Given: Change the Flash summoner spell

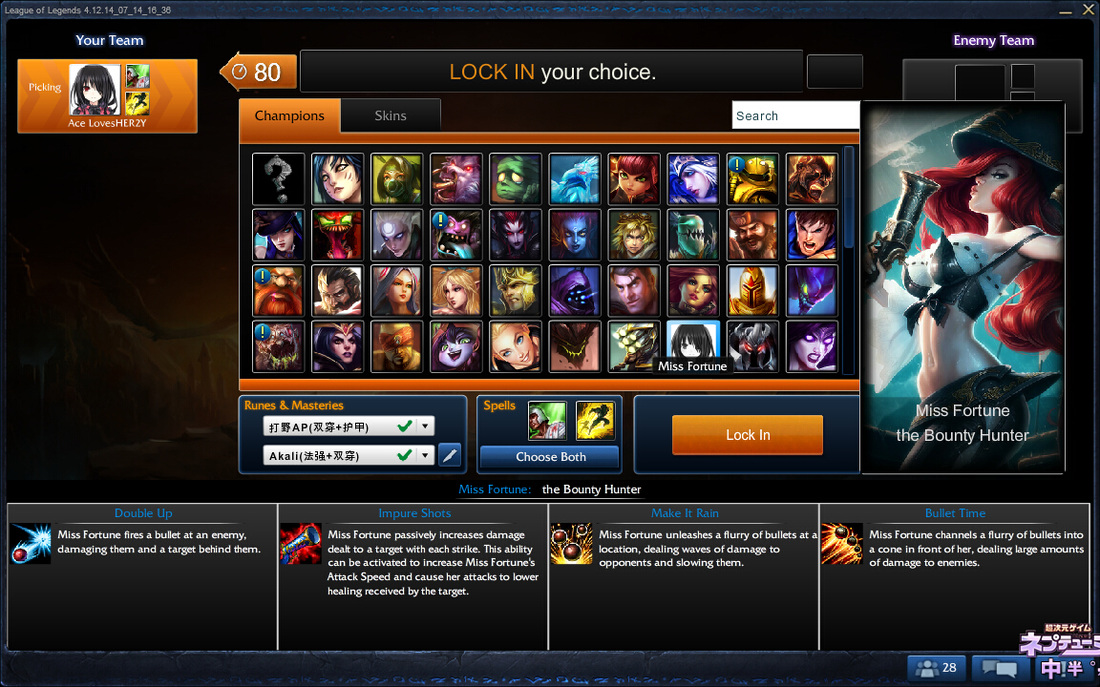Looking at the screenshot, I should pos(595,421).
